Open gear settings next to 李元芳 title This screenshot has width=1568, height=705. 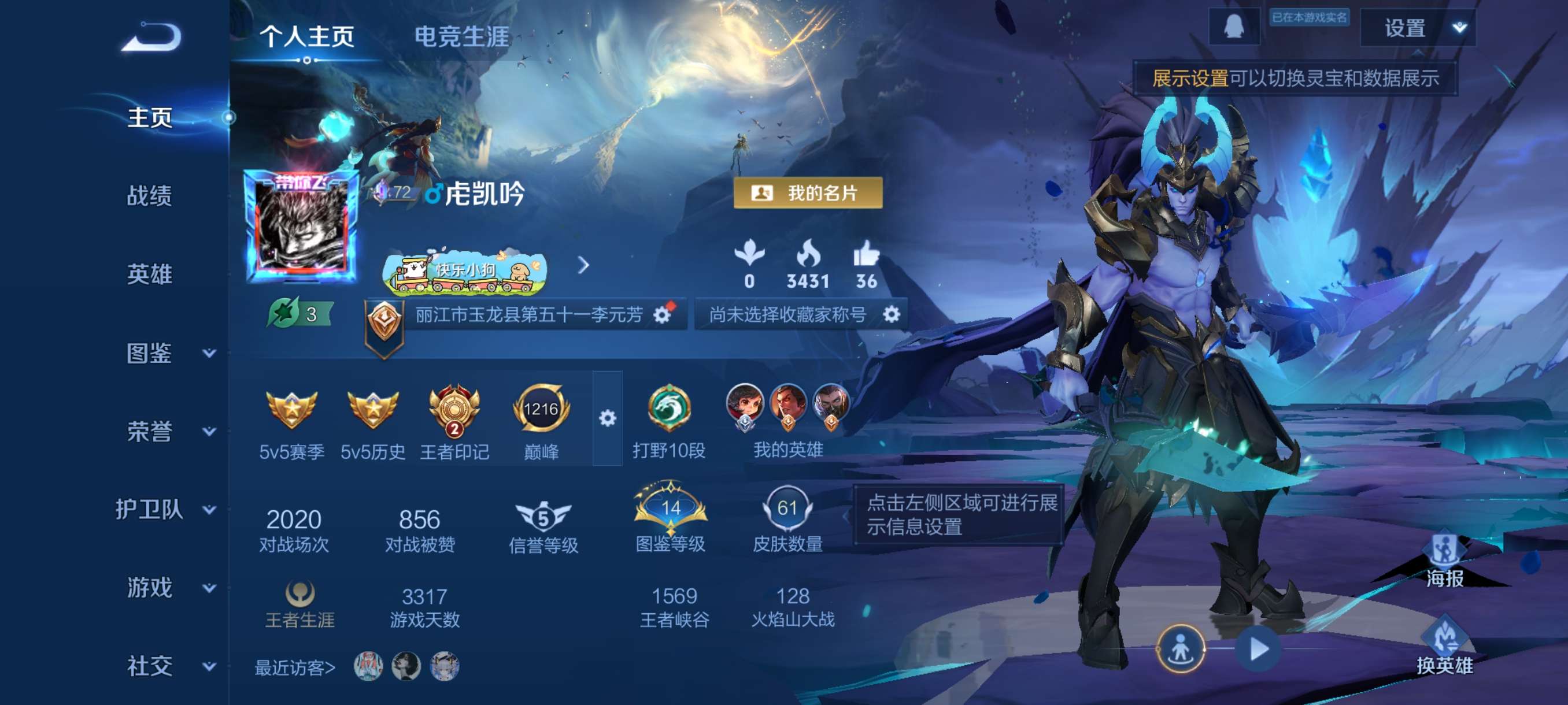(x=662, y=315)
